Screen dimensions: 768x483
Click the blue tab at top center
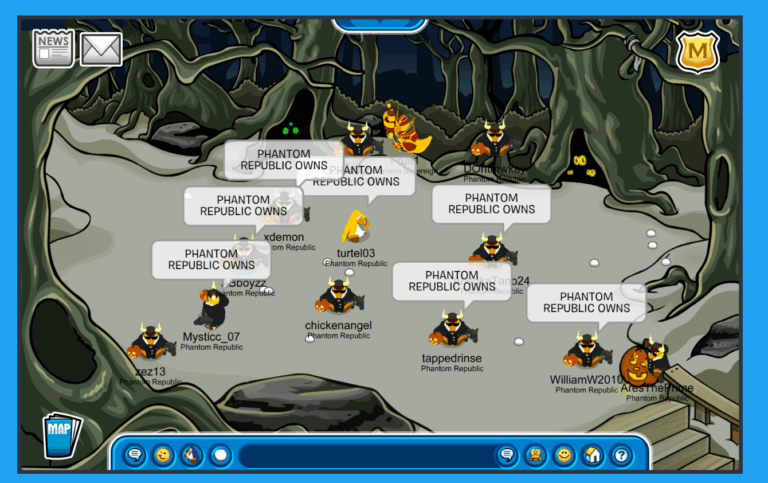point(379,22)
